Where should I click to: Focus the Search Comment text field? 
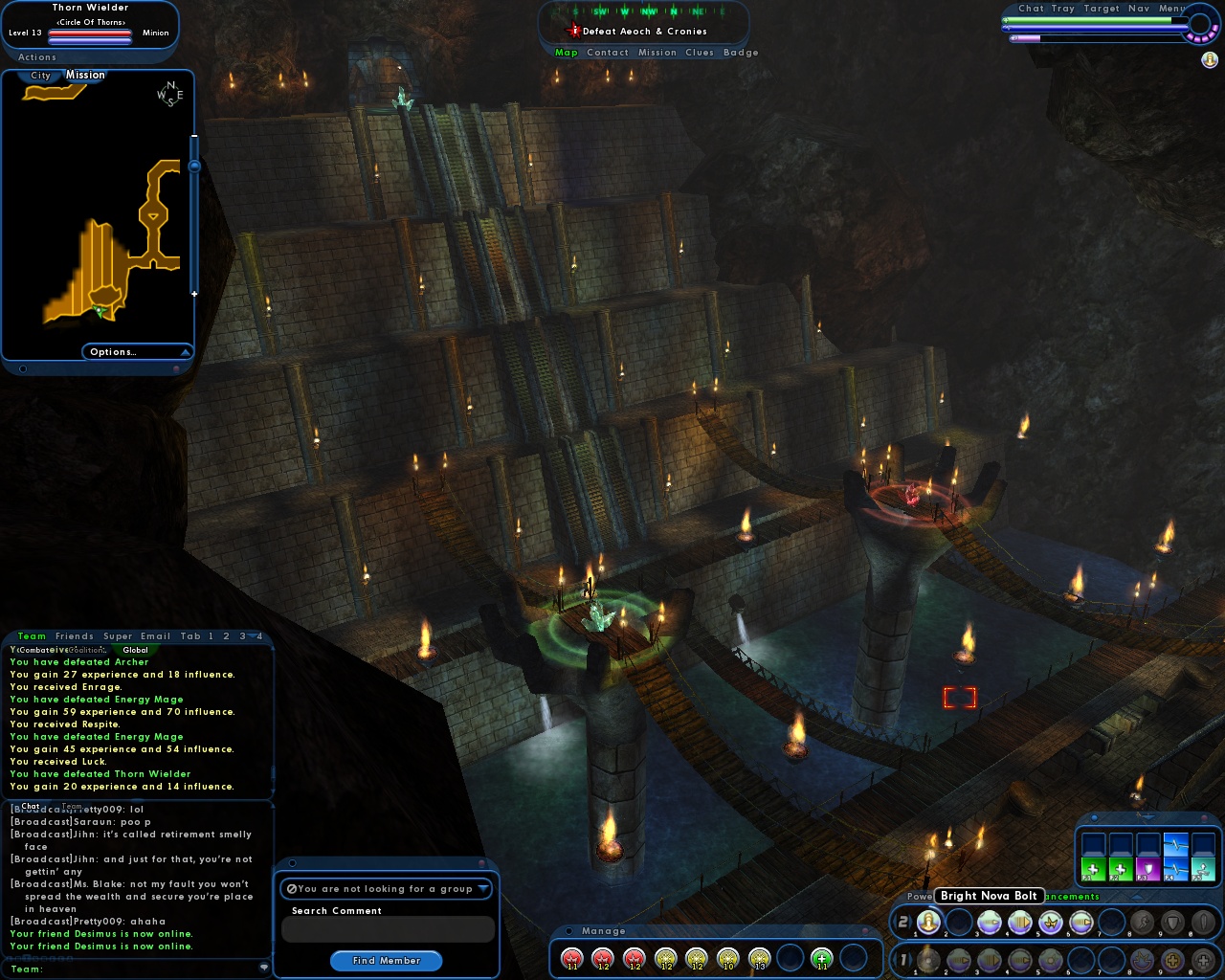tap(388, 929)
